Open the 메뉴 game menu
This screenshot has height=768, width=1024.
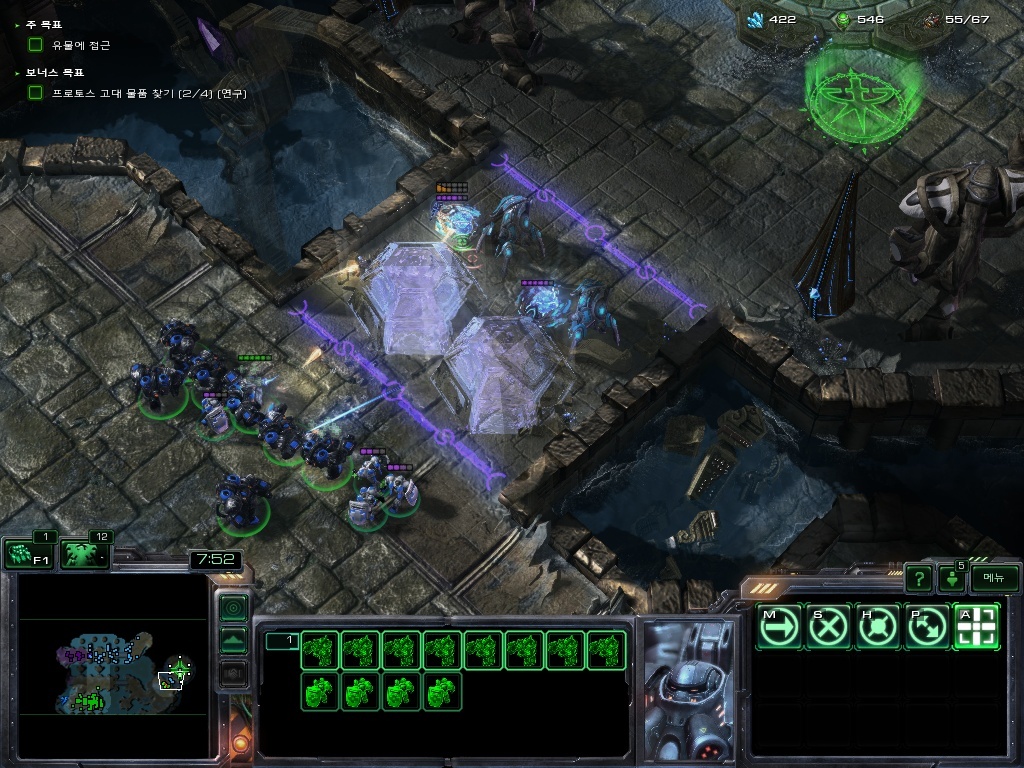[x=994, y=578]
